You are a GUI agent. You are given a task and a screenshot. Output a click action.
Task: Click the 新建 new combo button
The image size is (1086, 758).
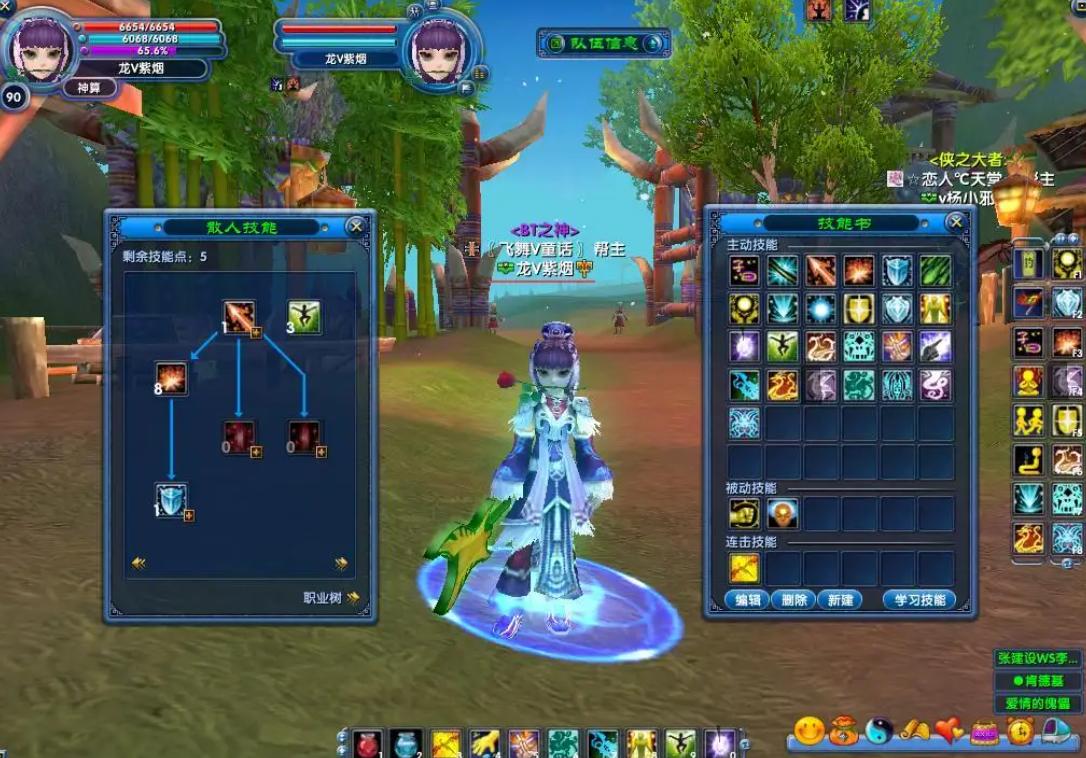coord(840,600)
